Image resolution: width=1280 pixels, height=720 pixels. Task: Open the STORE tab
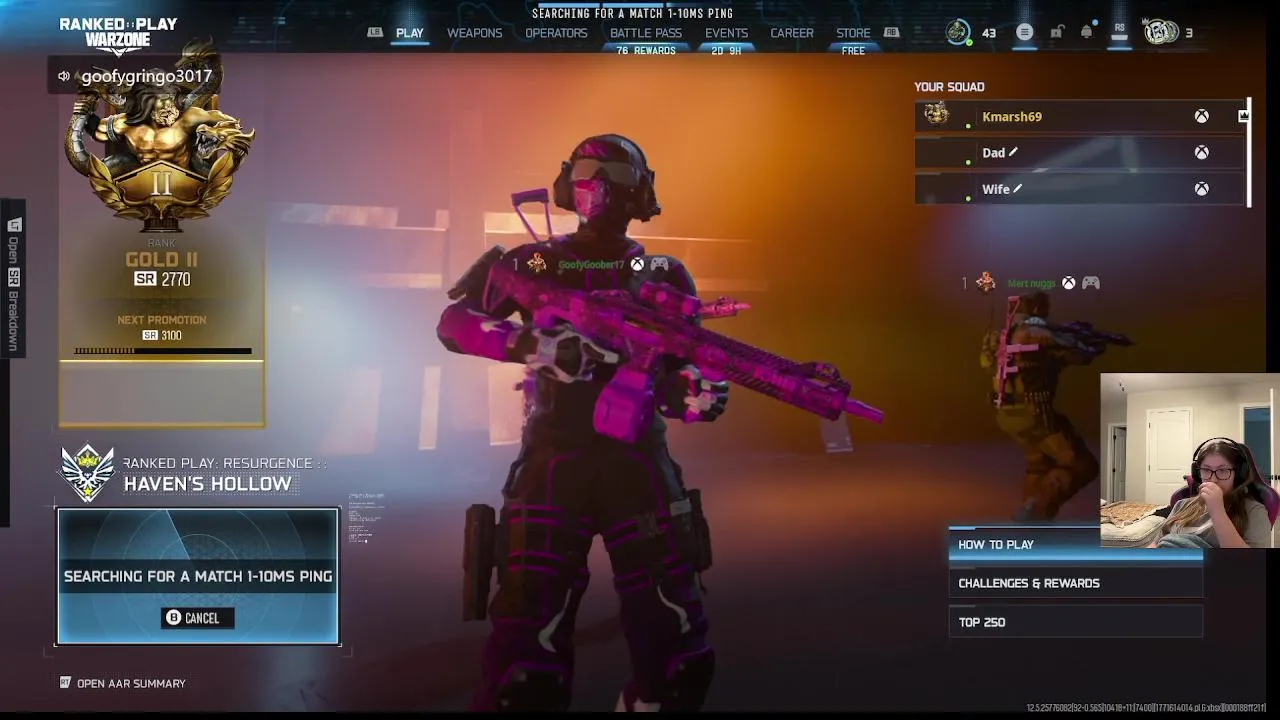[x=853, y=33]
